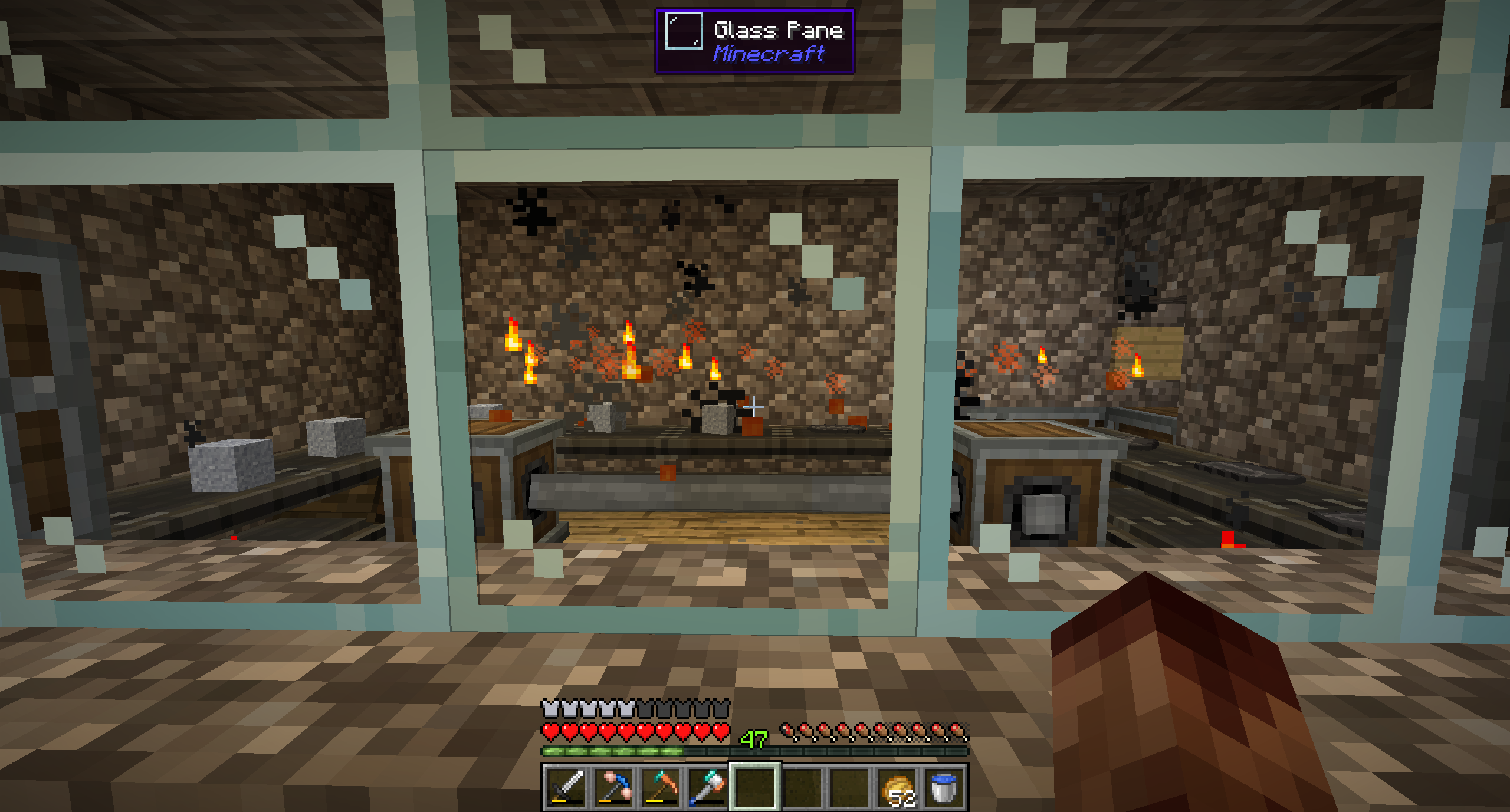
Task: Click the highlighted empty hotbar slot
Action: coord(755,787)
